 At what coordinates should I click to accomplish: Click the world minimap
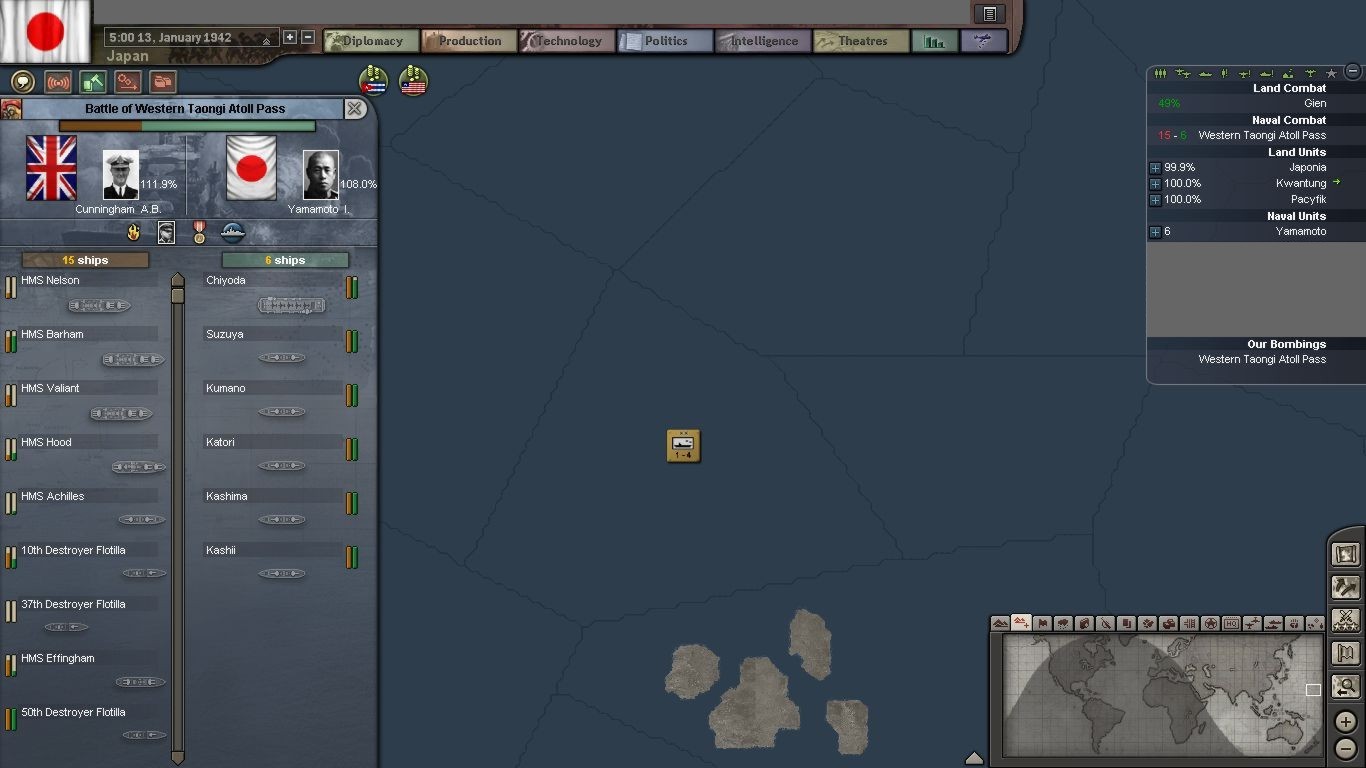point(1162,695)
